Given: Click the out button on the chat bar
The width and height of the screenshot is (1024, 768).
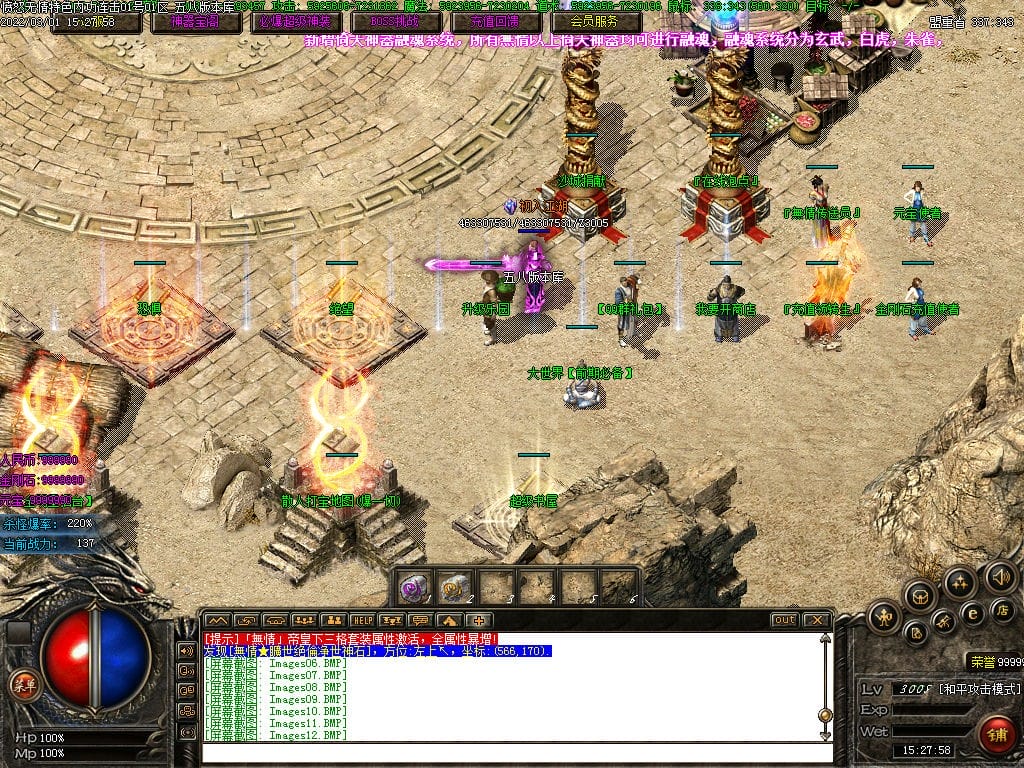Looking at the screenshot, I should pyautogui.click(x=785, y=620).
